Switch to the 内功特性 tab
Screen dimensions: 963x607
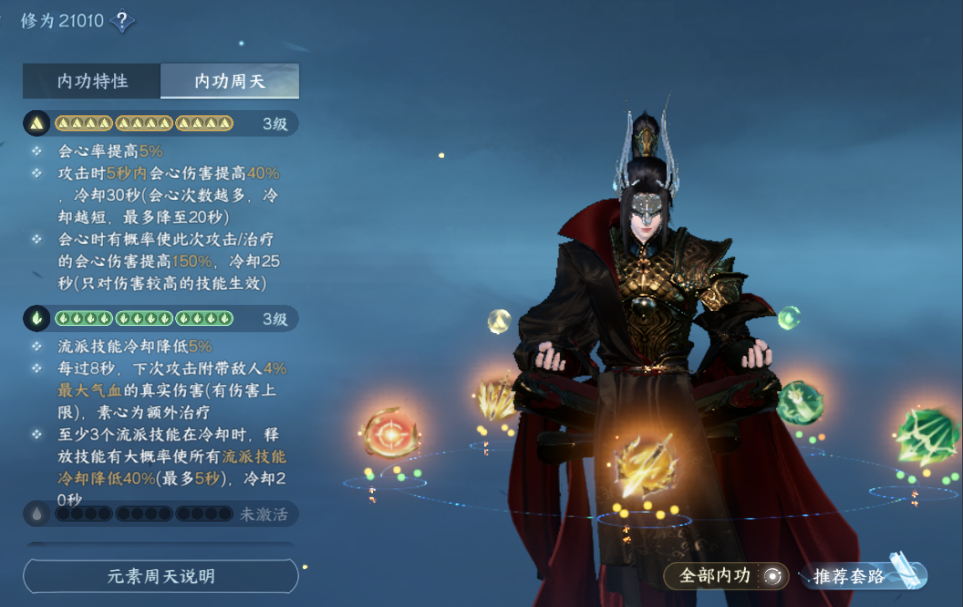coord(92,81)
